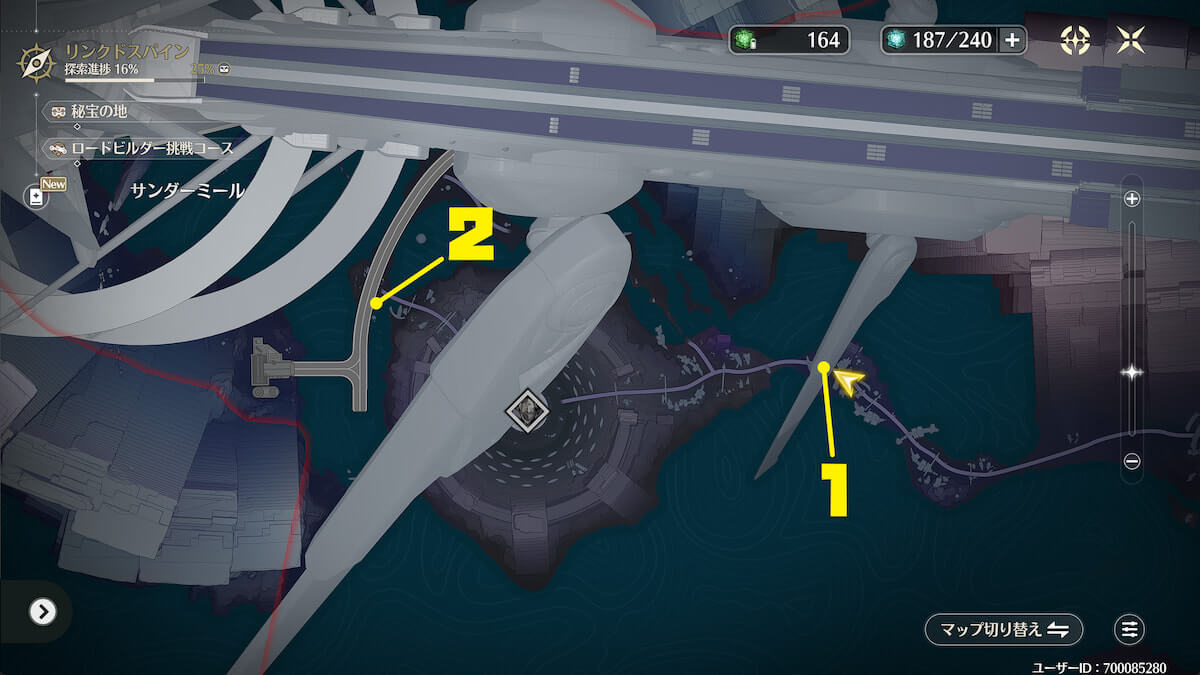Adjust the map zoom slider handle
The width and height of the screenshot is (1200, 675).
click(x=1132, y=372)
